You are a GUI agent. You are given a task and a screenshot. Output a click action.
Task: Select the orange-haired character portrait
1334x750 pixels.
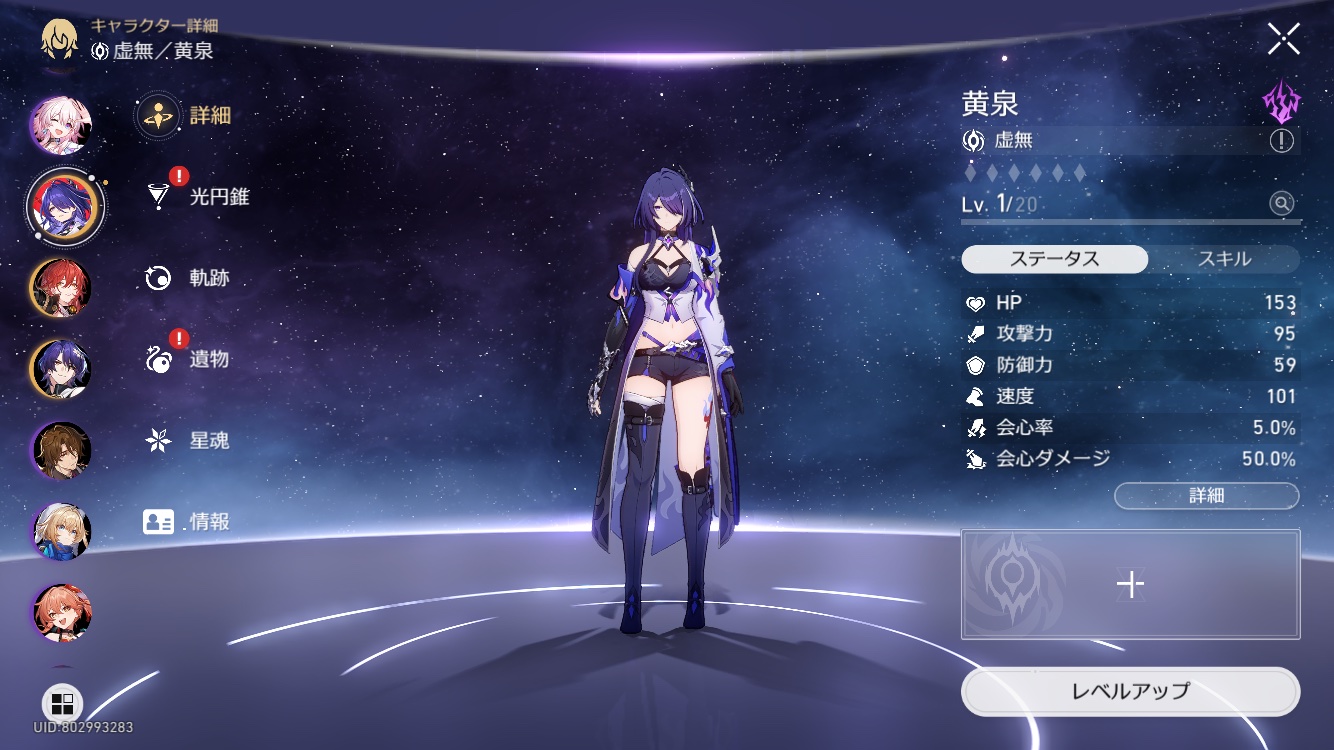point(61,612)
